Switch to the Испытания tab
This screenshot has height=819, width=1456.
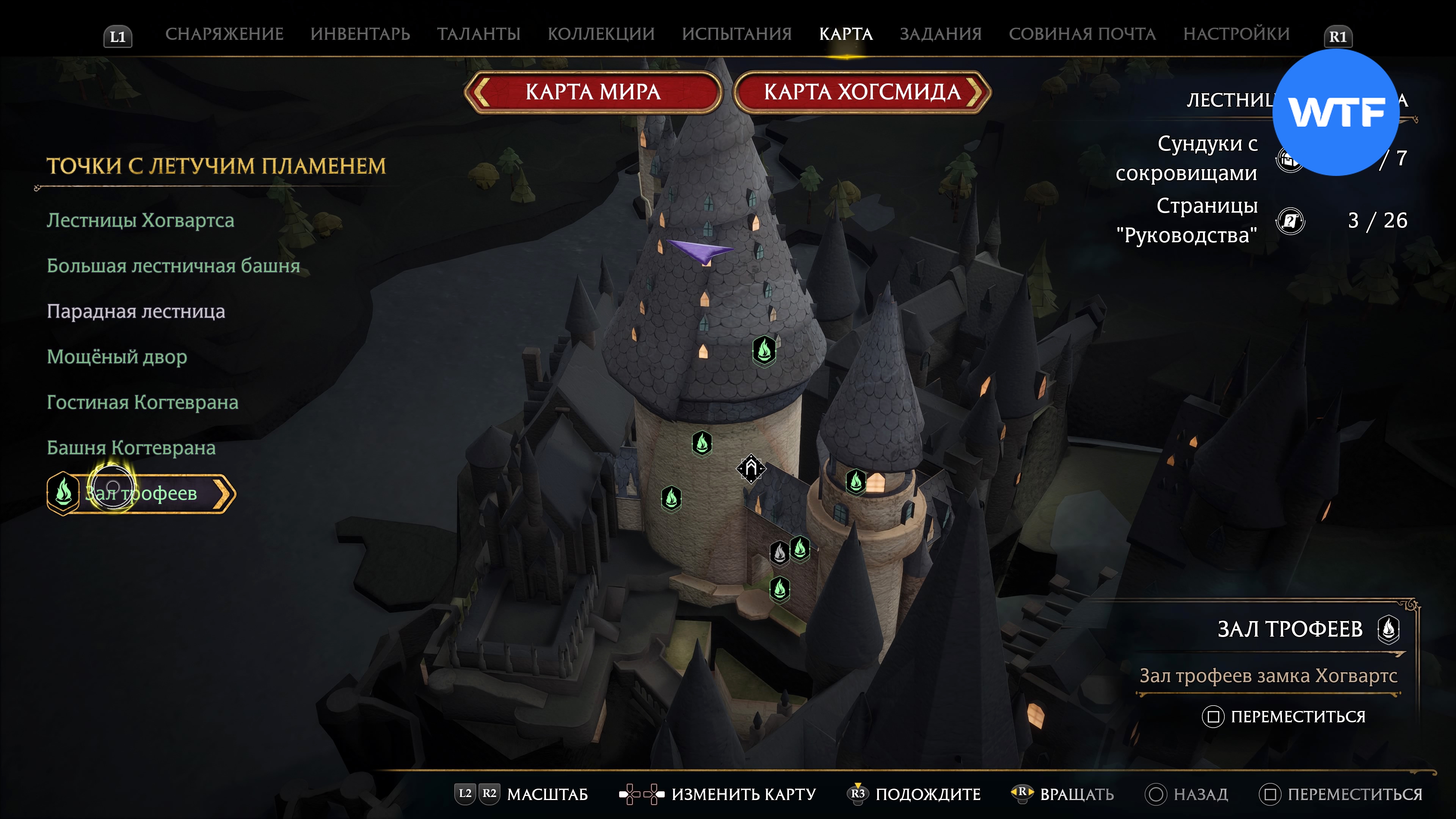click(x=736, y=34)
